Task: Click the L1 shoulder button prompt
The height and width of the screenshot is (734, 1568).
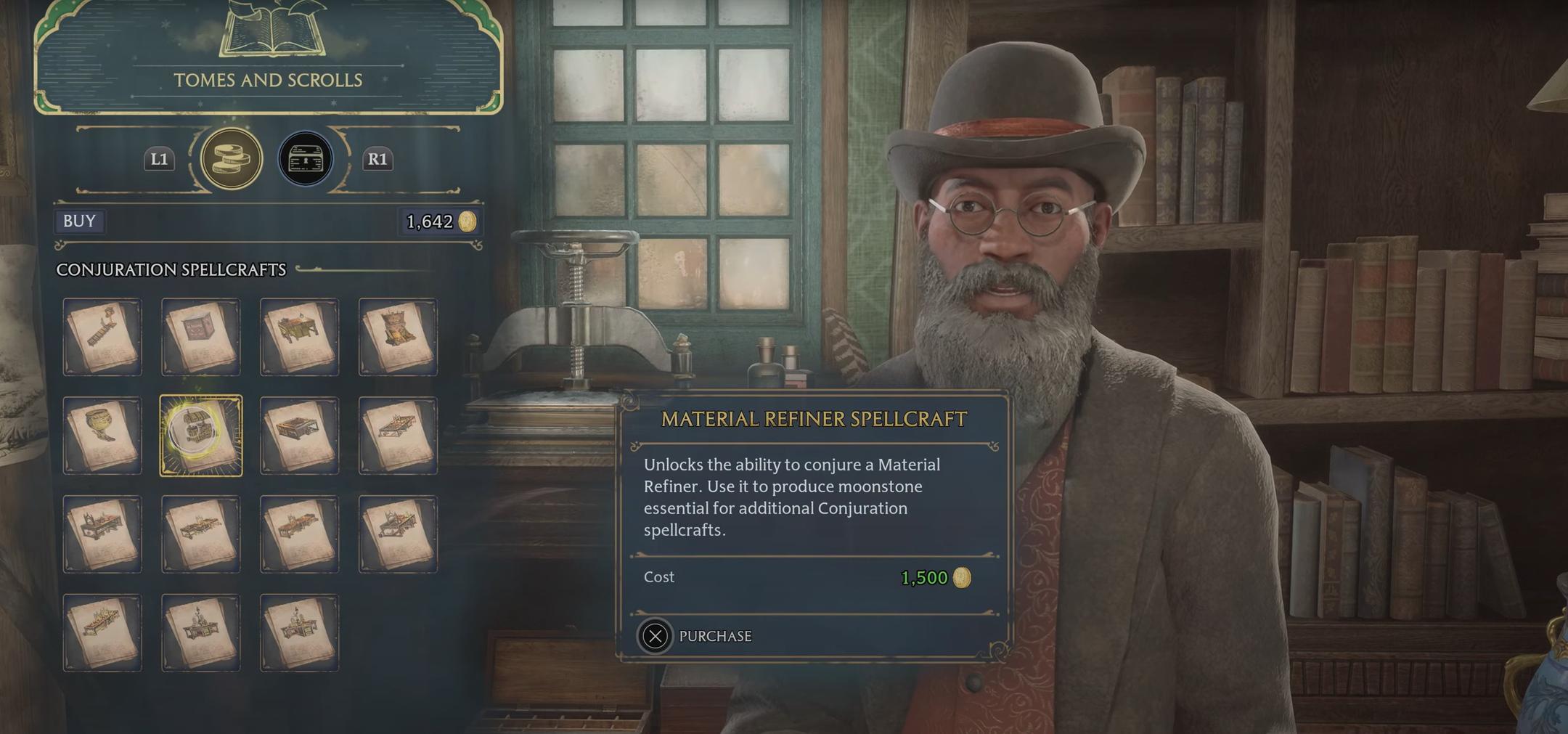Action: point(158,160)
